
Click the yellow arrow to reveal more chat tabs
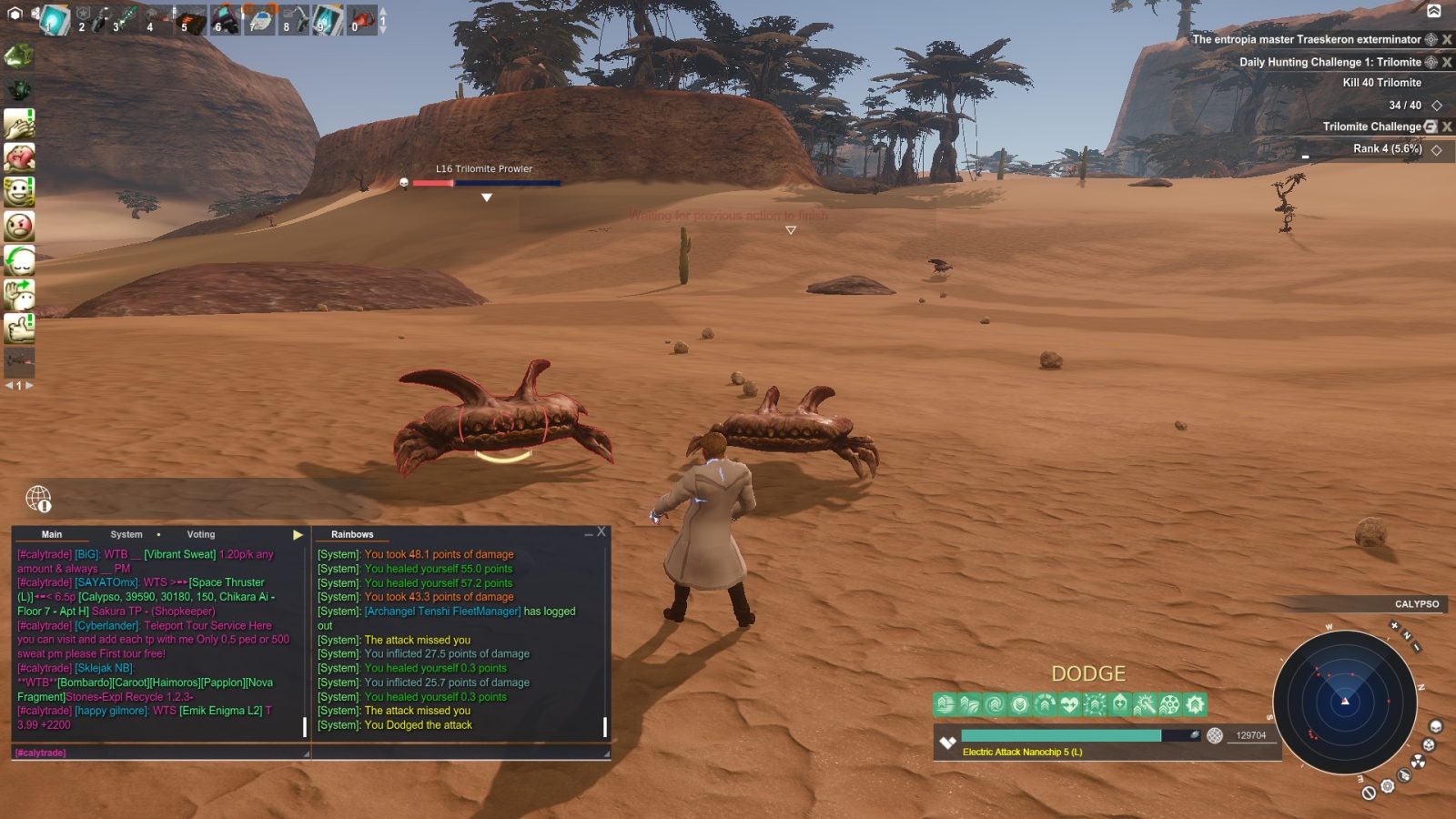(x=298, y=534)
